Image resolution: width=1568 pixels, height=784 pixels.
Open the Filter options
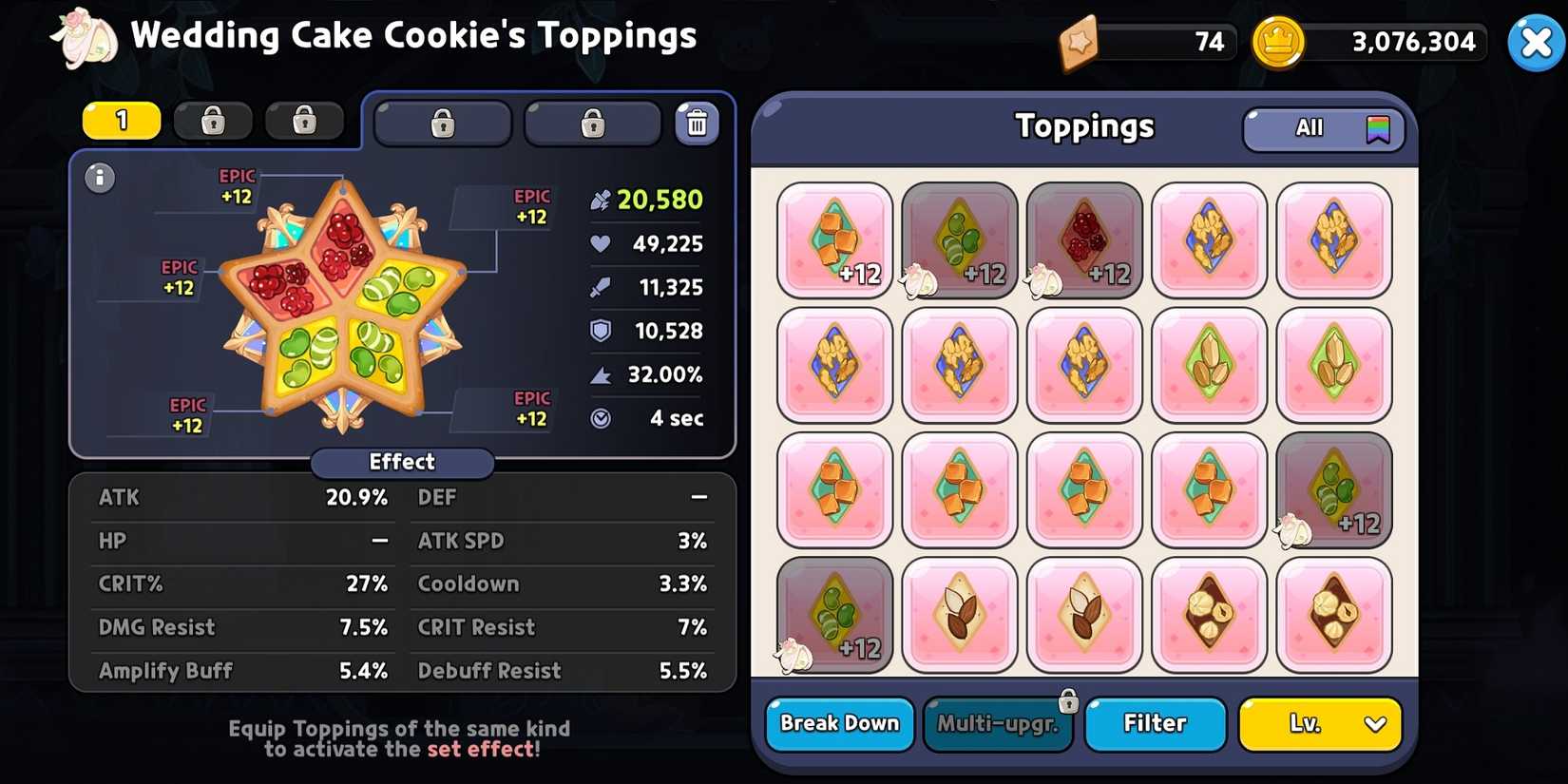click(1155, 723)
